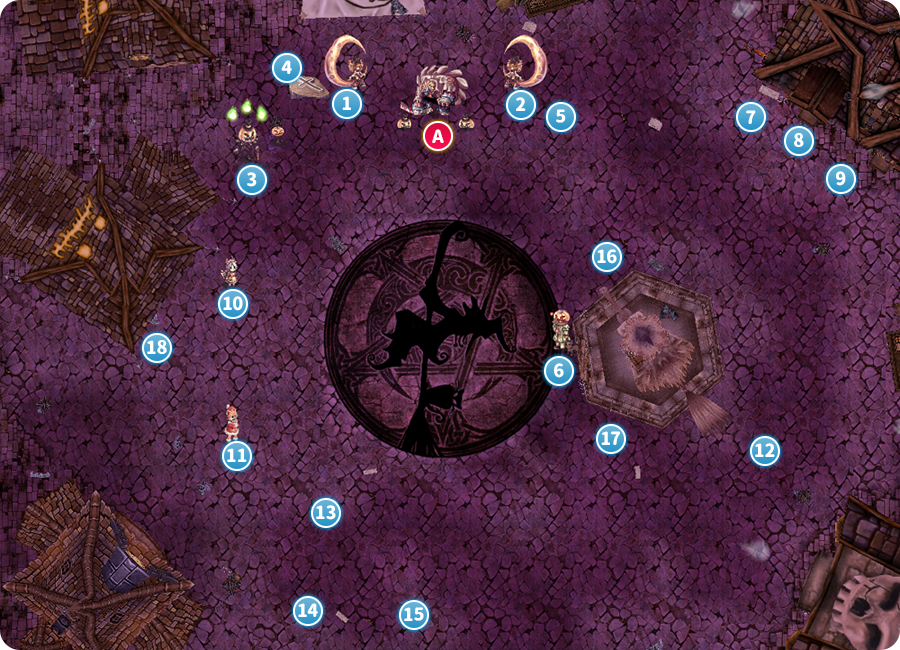Select map marker number 9
900x650 pixels.
[x=841, y=179]
